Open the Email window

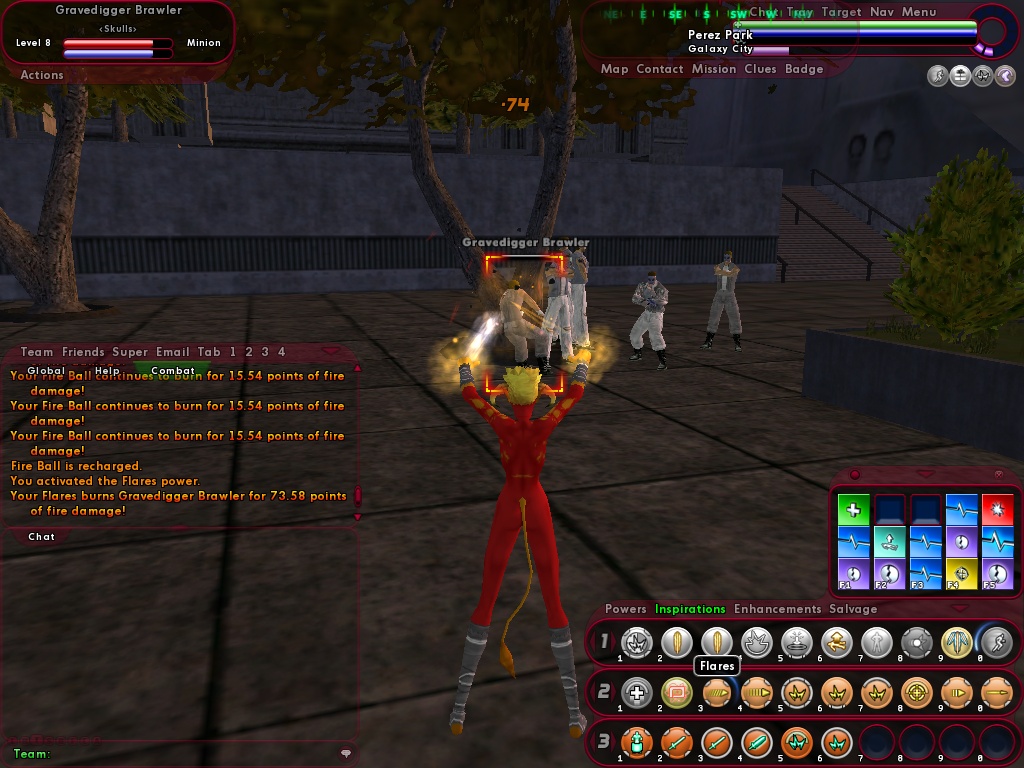point(172,352)
